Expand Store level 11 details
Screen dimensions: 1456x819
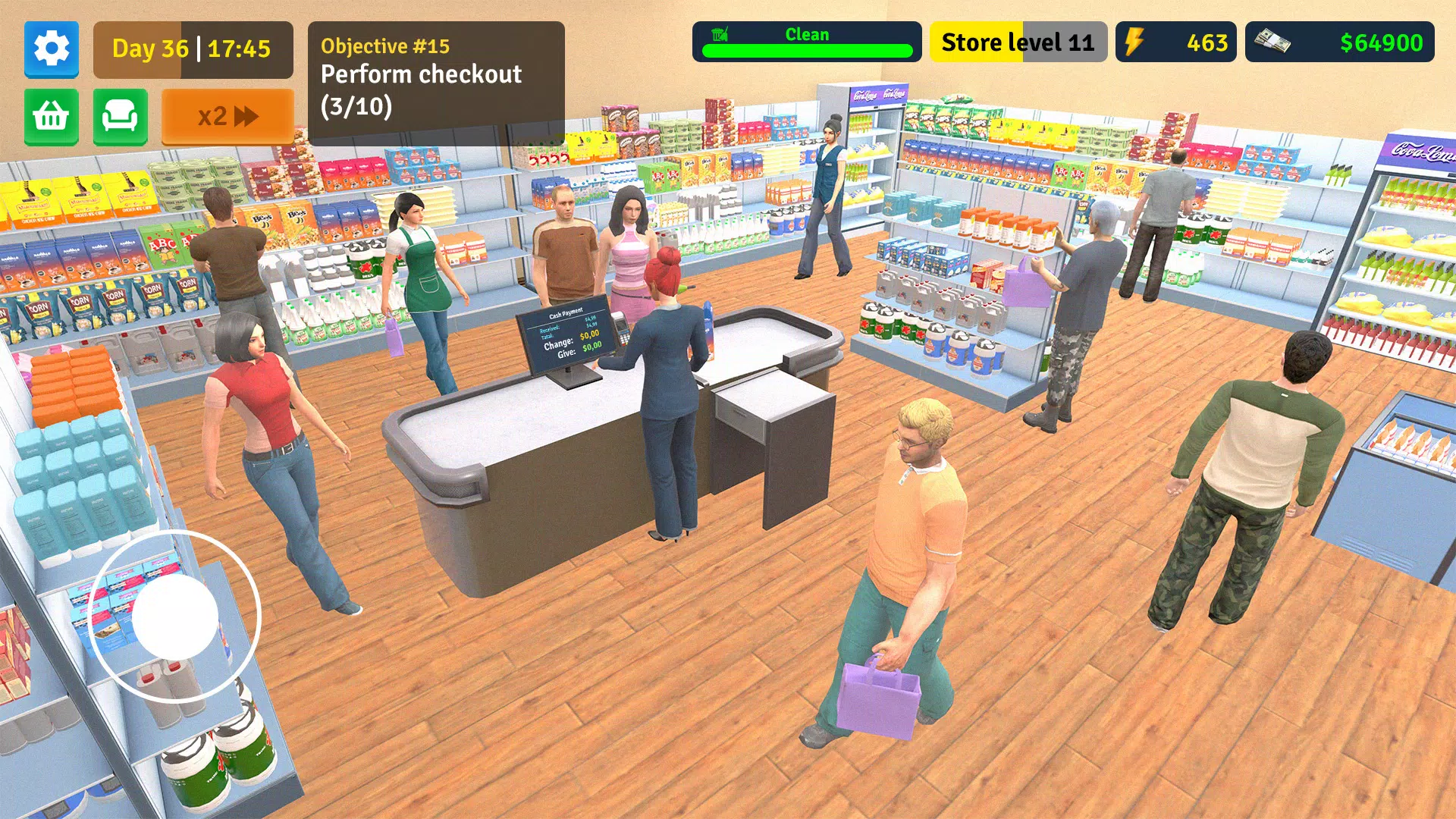(1018, 42)
